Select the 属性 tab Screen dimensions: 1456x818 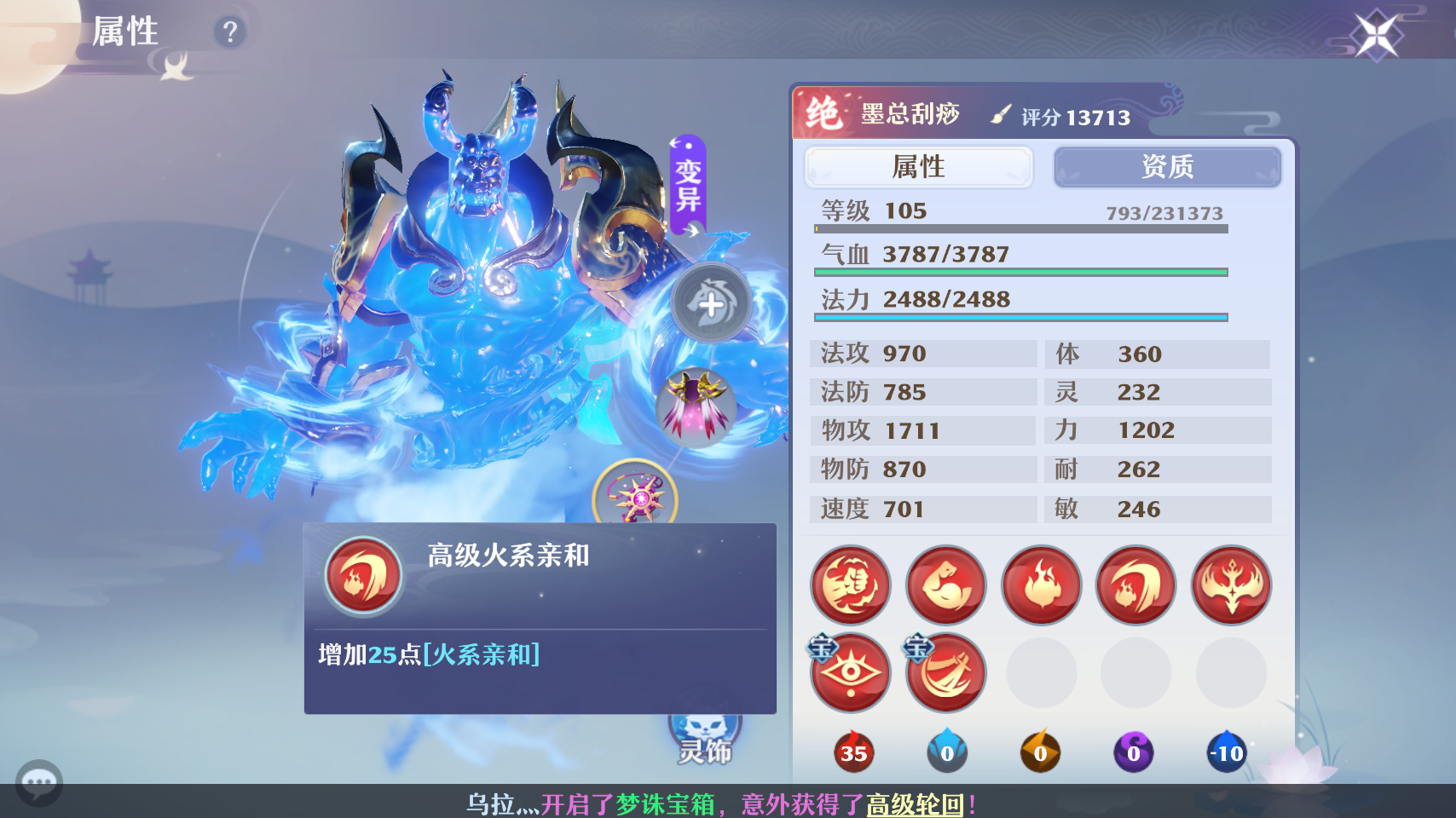[x=919, y=167]
